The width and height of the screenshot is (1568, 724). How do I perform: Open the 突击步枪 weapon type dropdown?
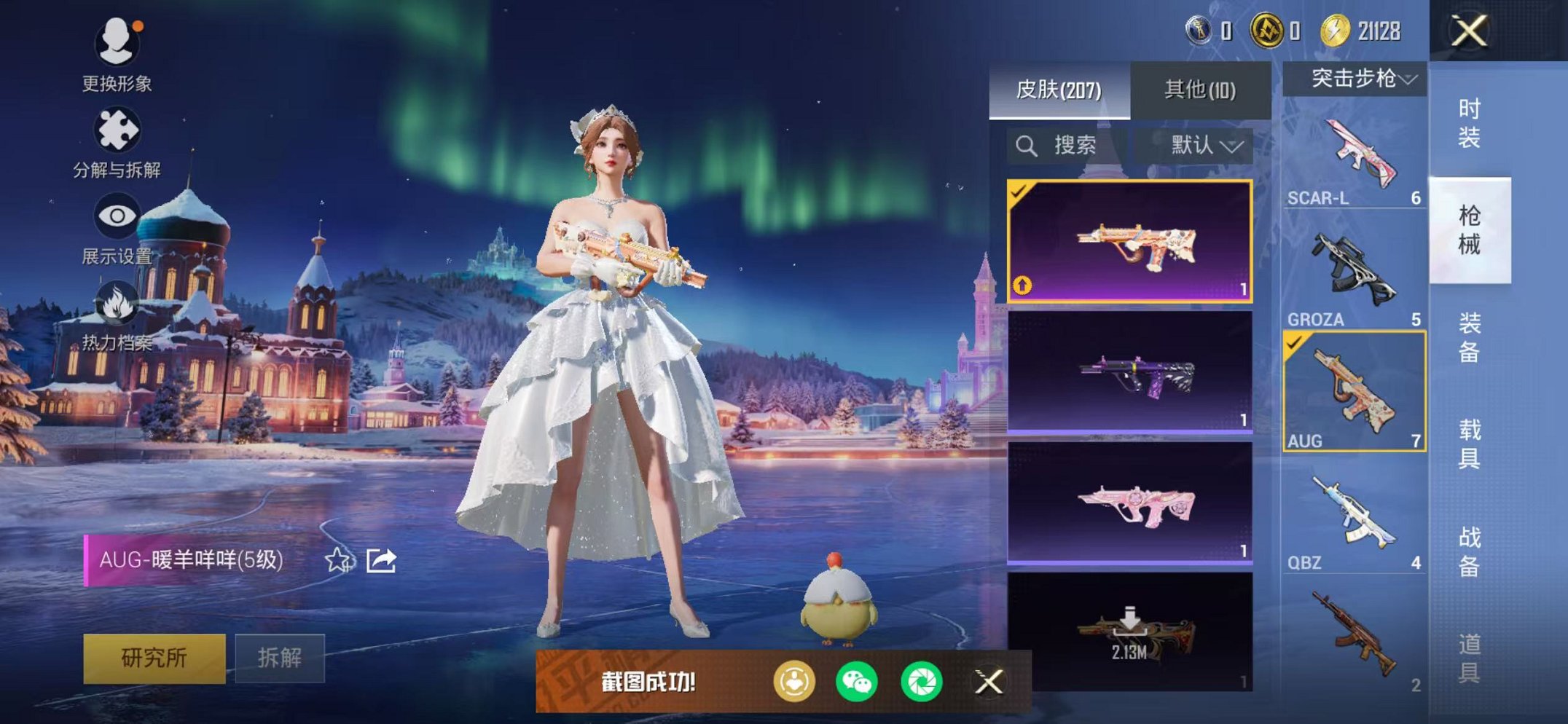[x=1355, y=79]
